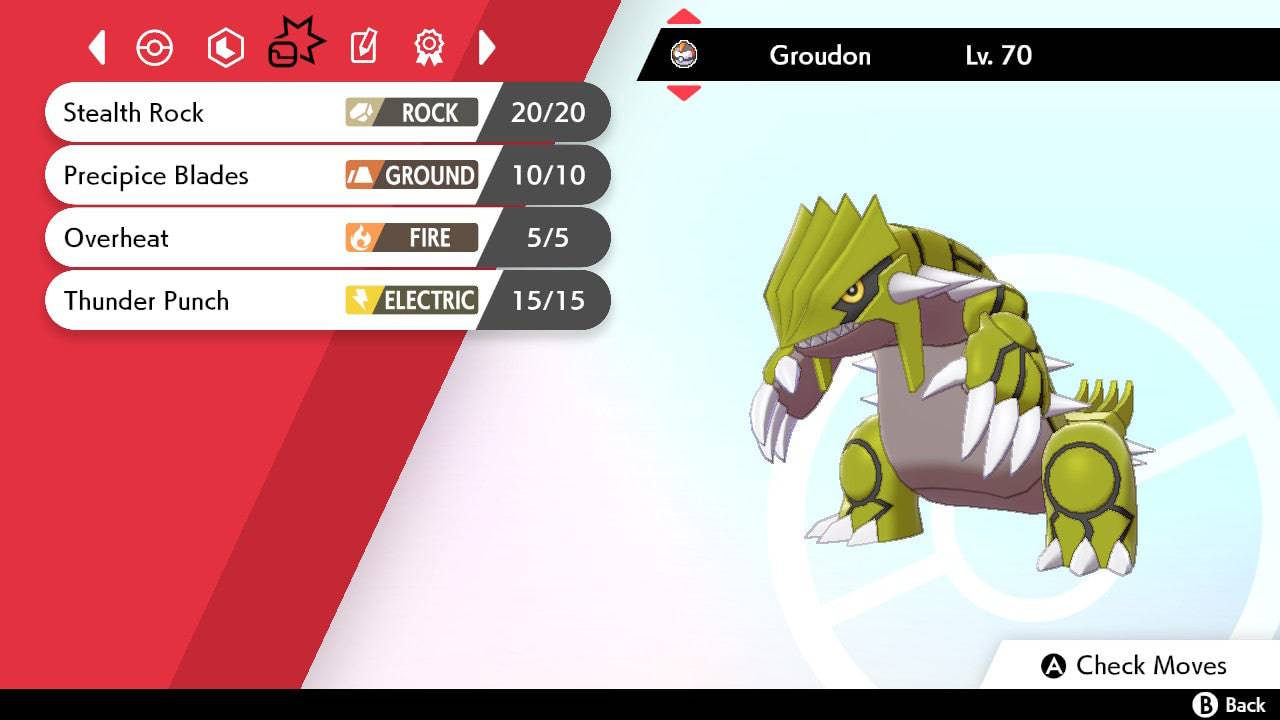Click the left arrow to view previous page
This screenshot has width=1280, height=720.
(x=96, y=46)
